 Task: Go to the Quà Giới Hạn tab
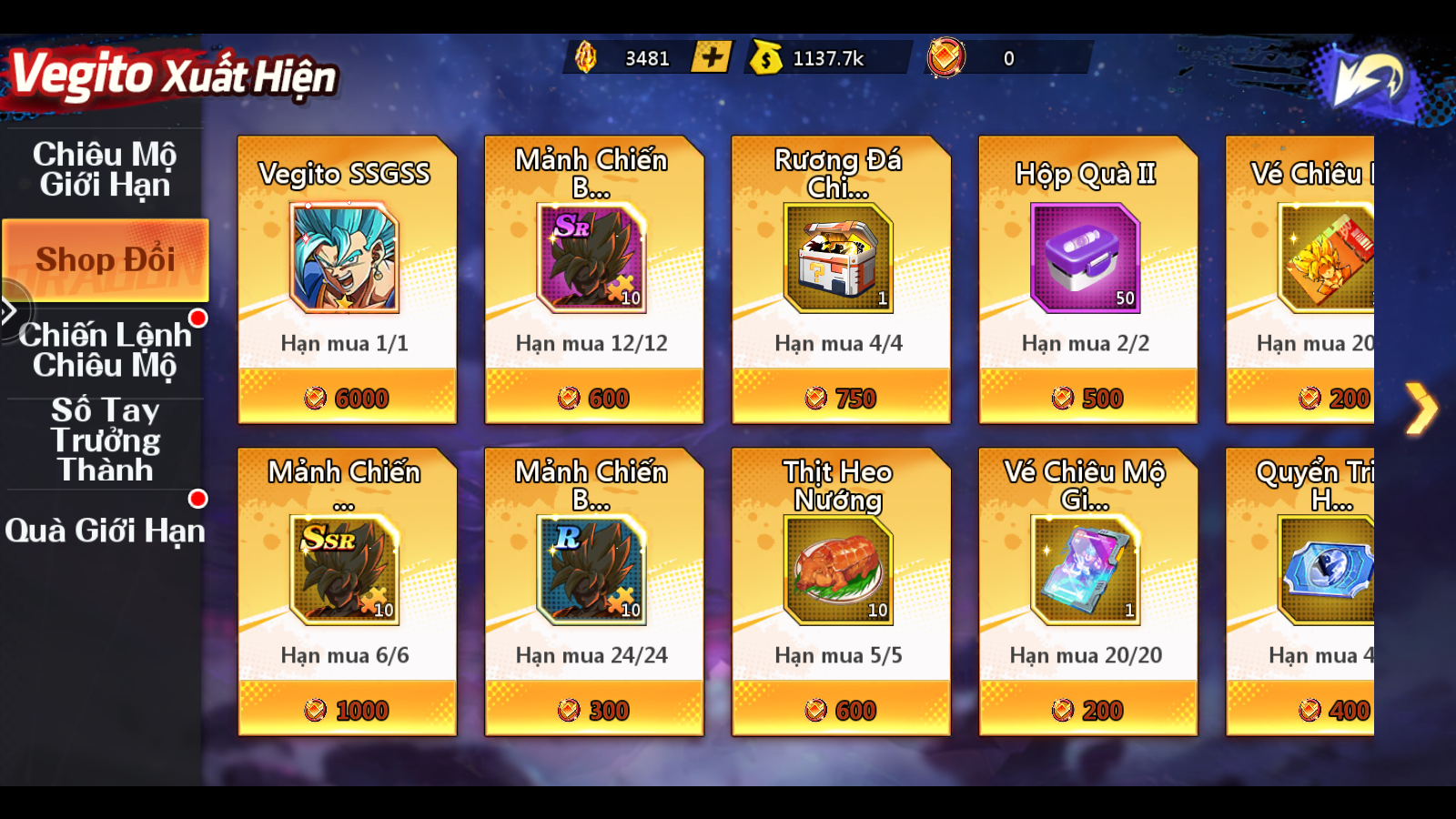click(x=105, y=531)
